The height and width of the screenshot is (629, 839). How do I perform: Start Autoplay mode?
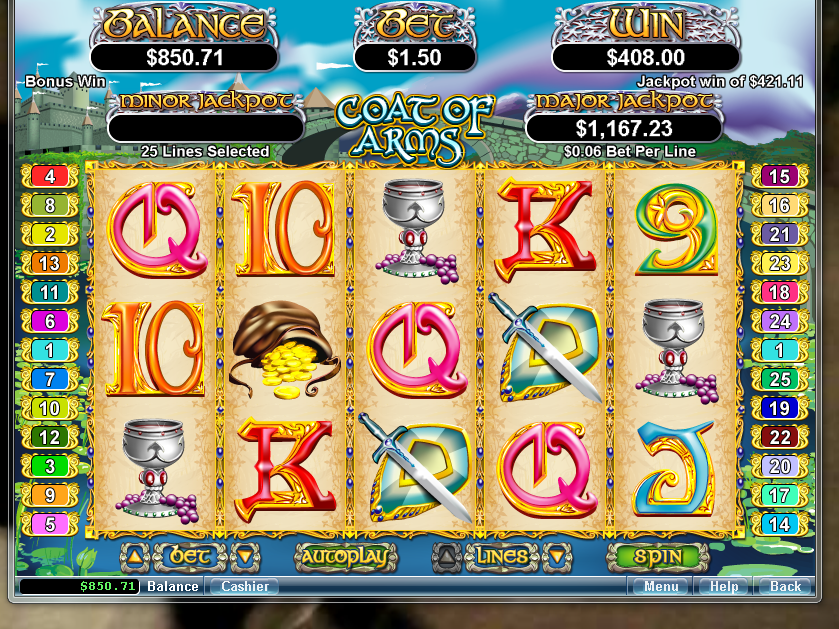tap(341, 556)
